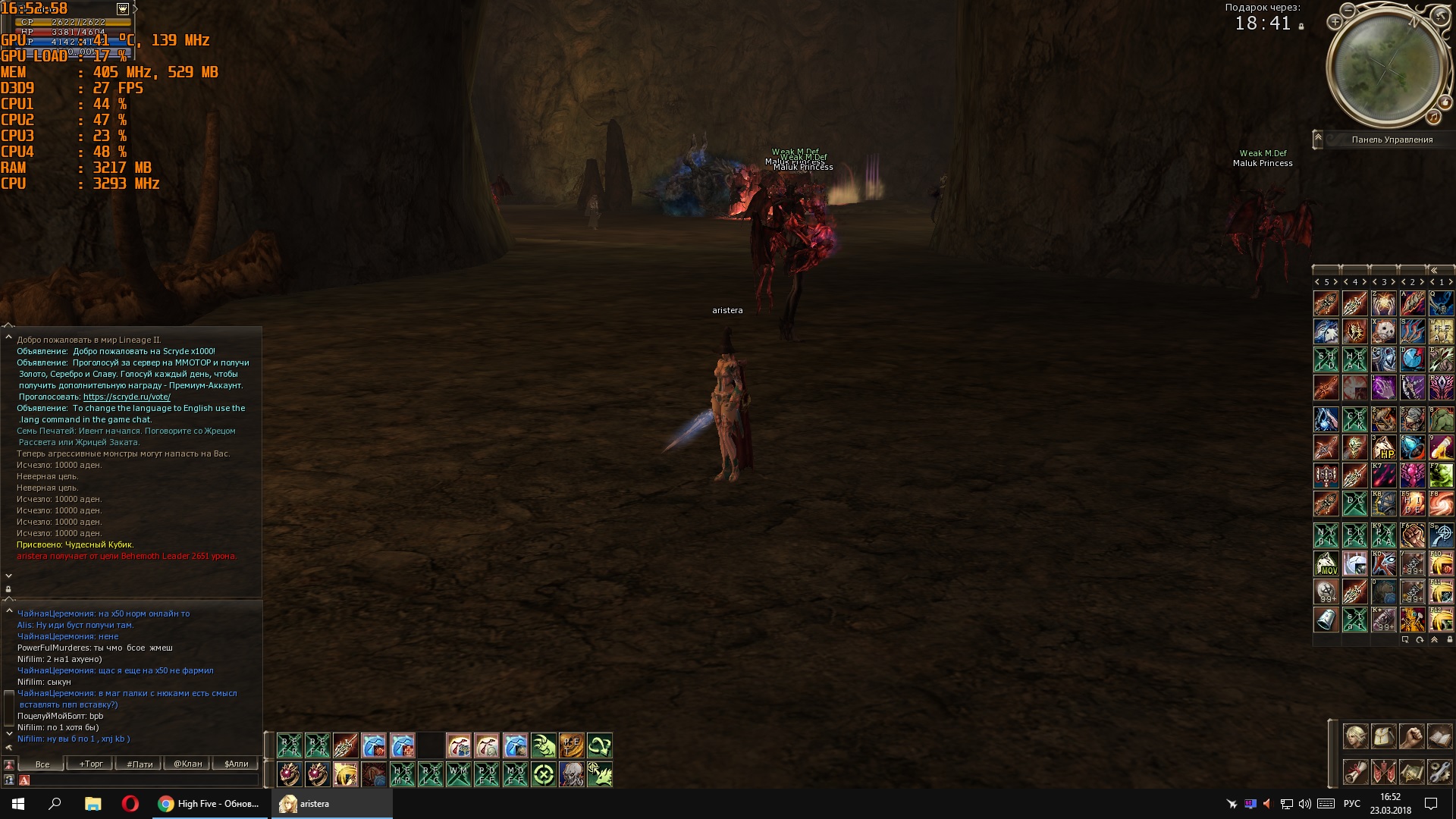
Task: Expand the Панель Управления panel
Action: [1318, 140]
